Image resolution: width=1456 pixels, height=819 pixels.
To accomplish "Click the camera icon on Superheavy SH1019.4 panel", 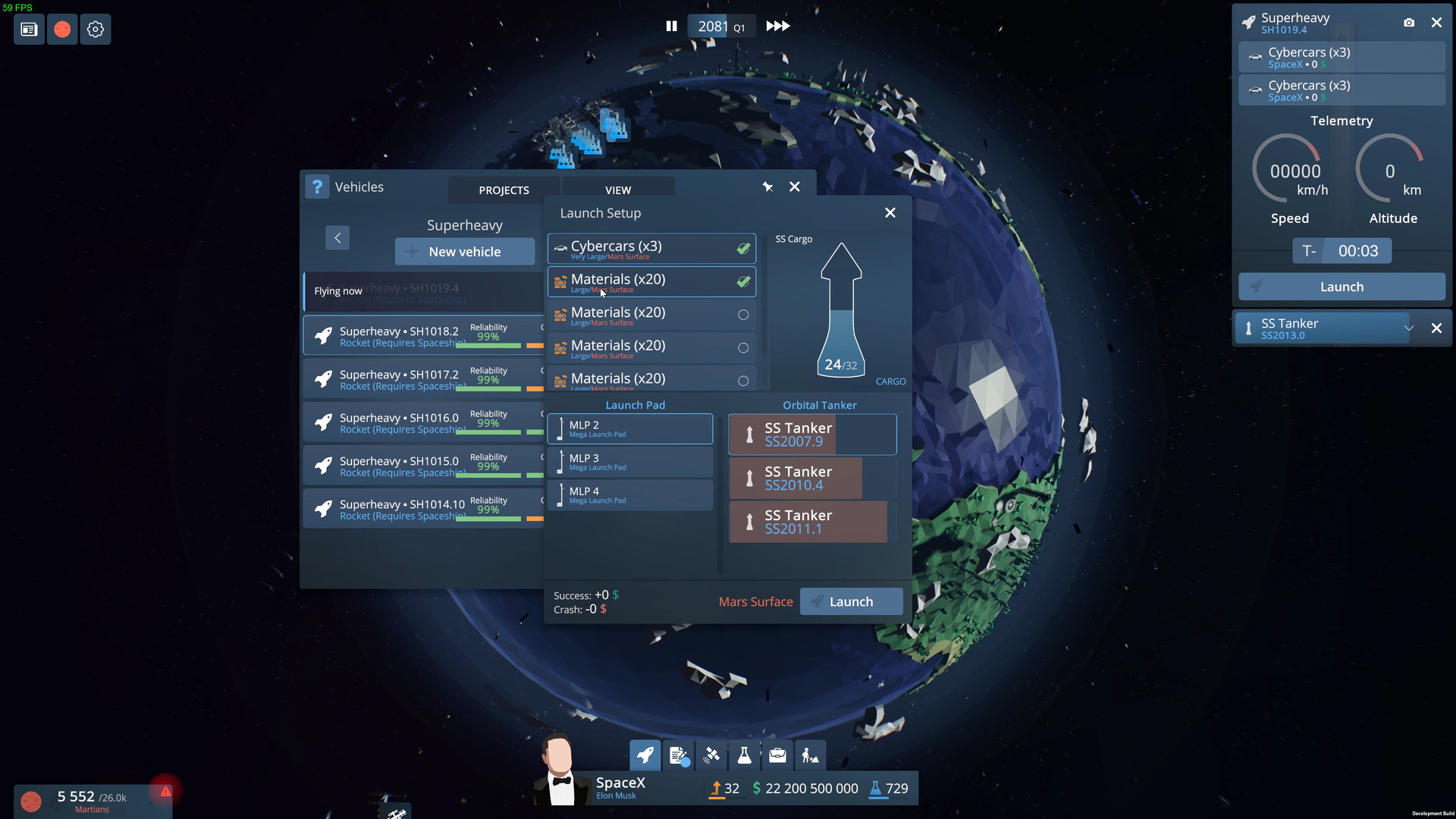I will pyautogui.click(x=1410, y=23).
